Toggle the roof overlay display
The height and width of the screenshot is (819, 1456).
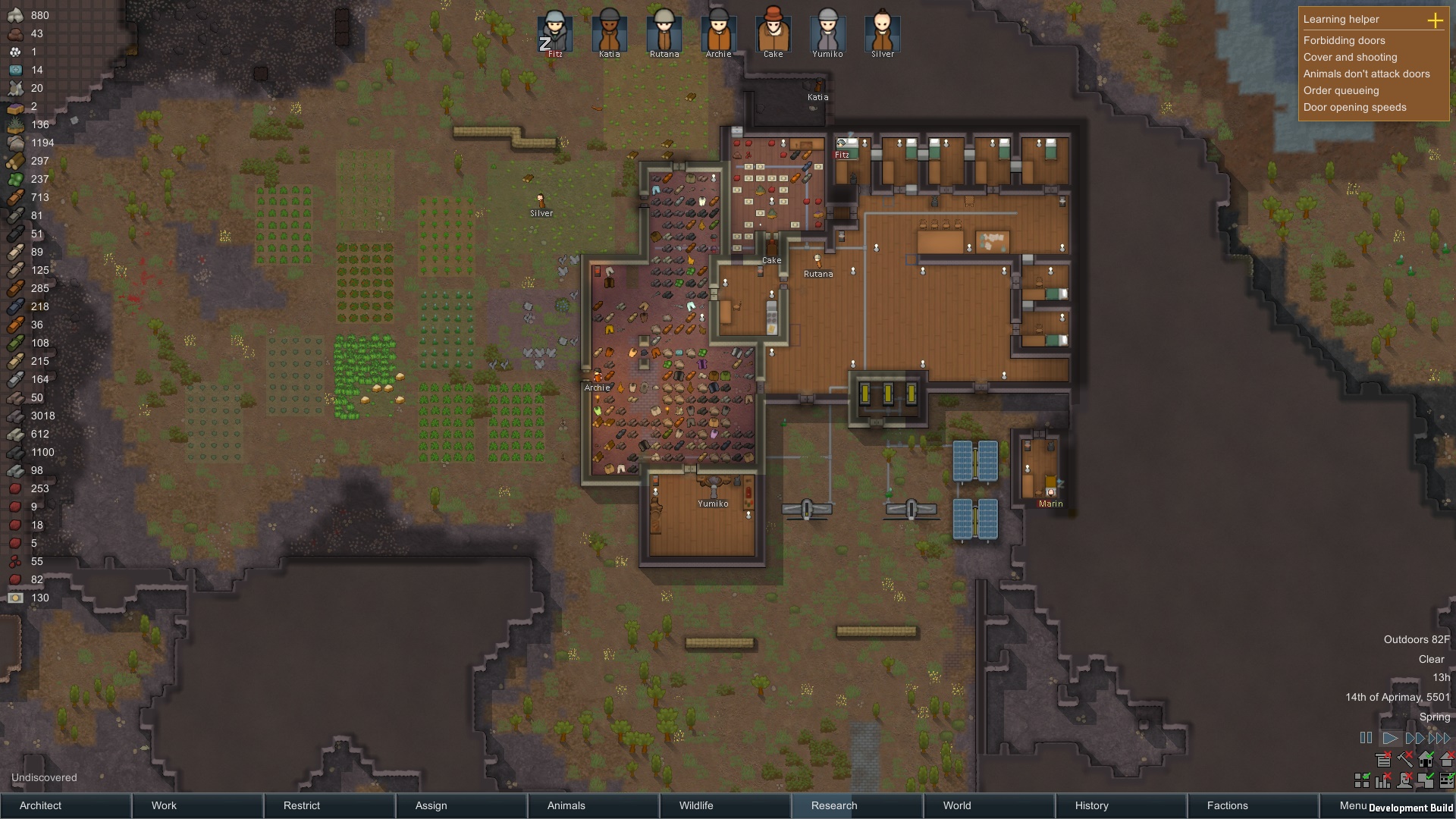[1447, 761]
